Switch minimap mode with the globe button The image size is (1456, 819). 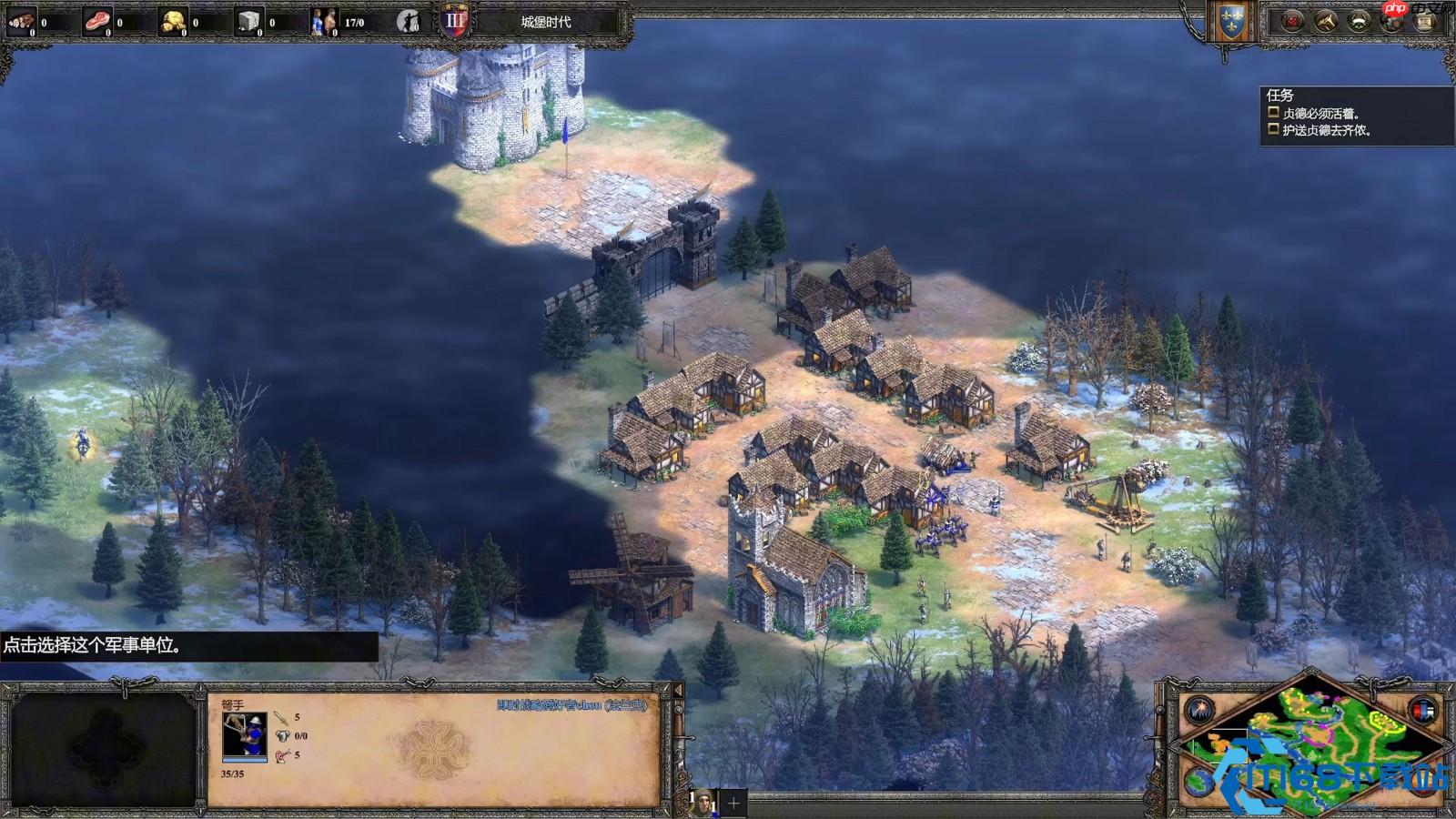coord(1199,781)
